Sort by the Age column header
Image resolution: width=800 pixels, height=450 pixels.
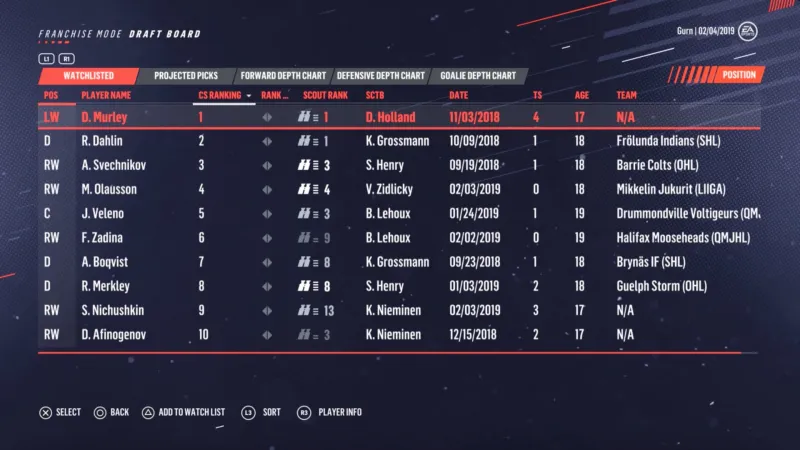[581, 96]
